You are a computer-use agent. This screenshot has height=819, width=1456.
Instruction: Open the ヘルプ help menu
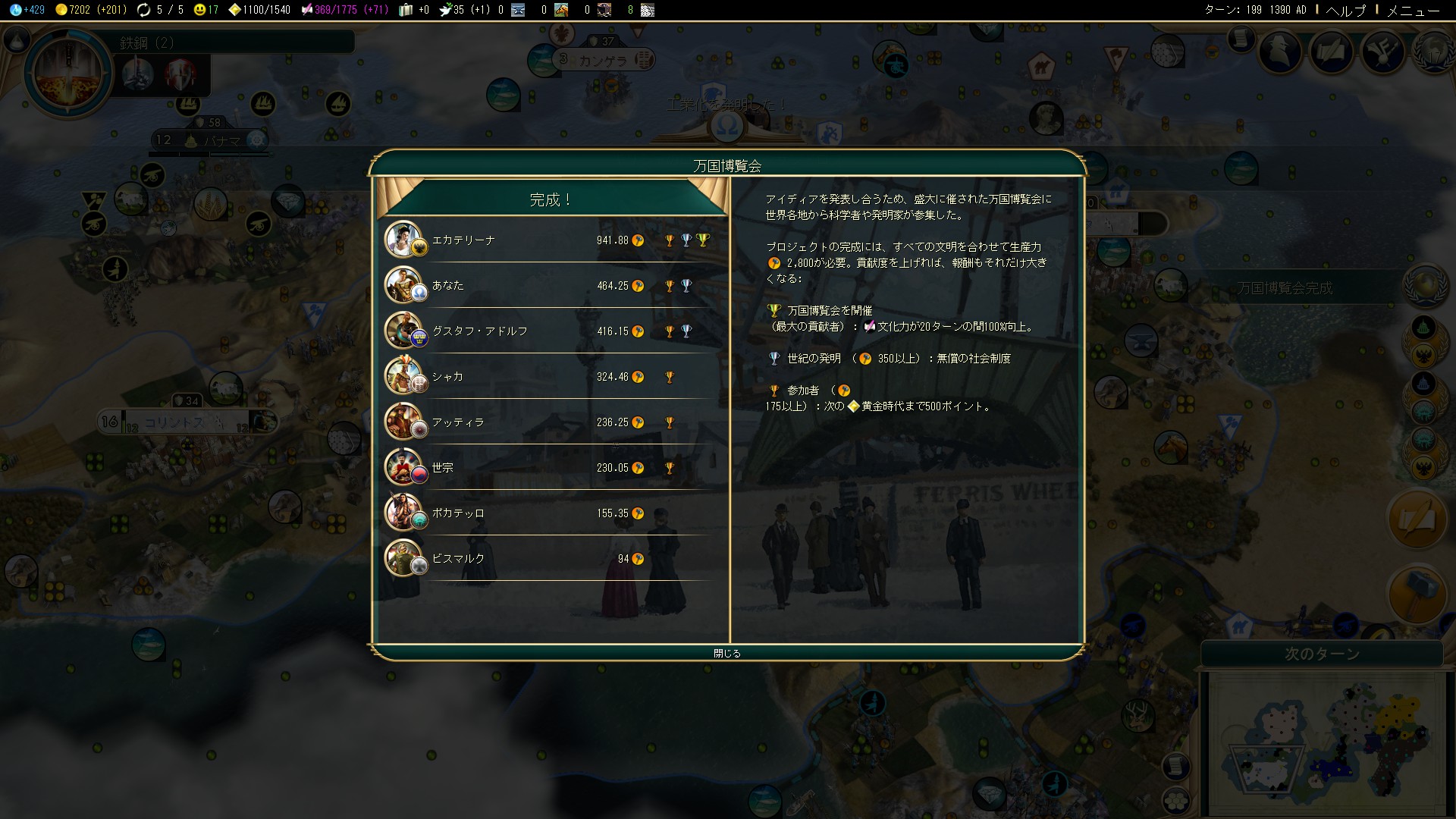point(1345,10)
